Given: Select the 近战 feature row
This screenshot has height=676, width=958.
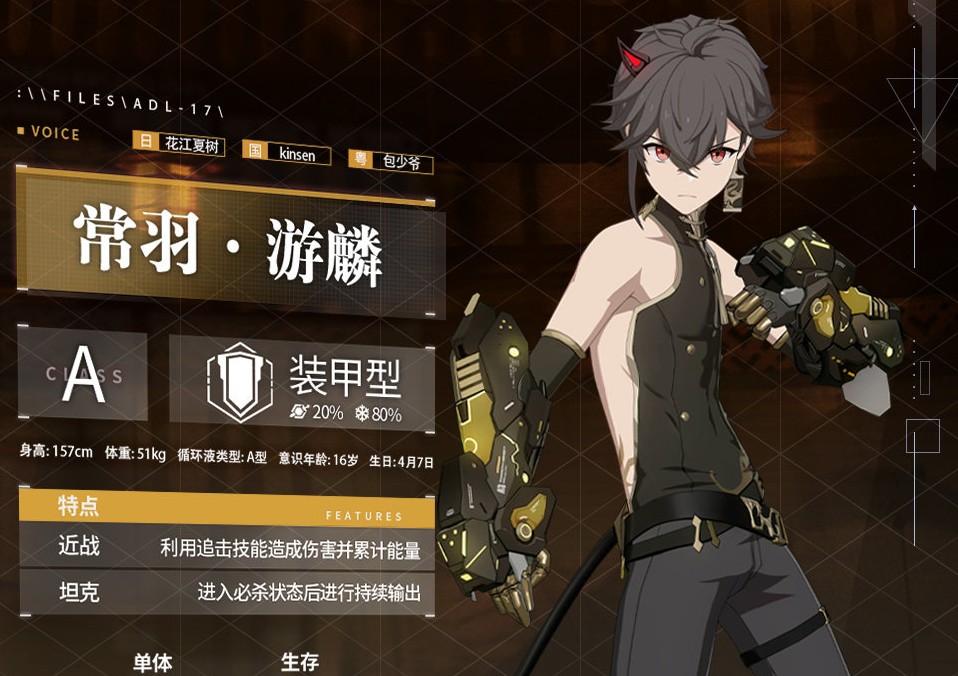Looking at the screenshot, I should tap(227, 547).
